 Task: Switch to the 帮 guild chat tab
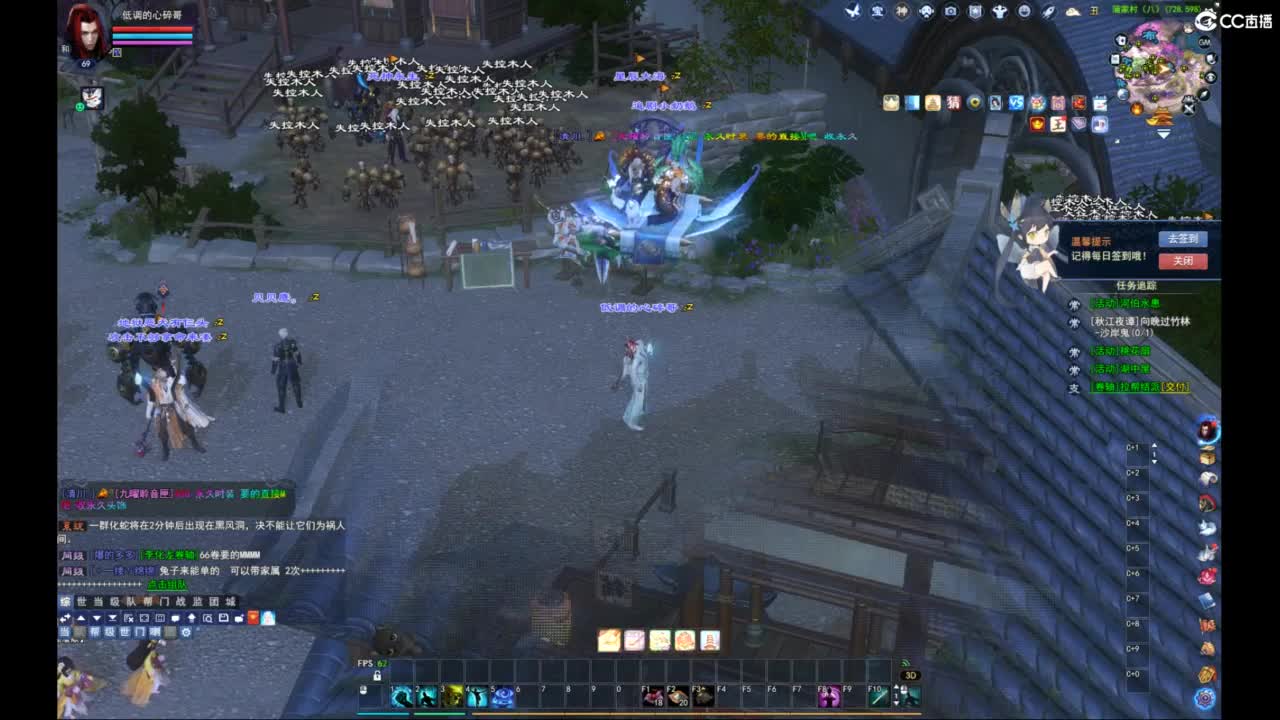tap(148, 602)
